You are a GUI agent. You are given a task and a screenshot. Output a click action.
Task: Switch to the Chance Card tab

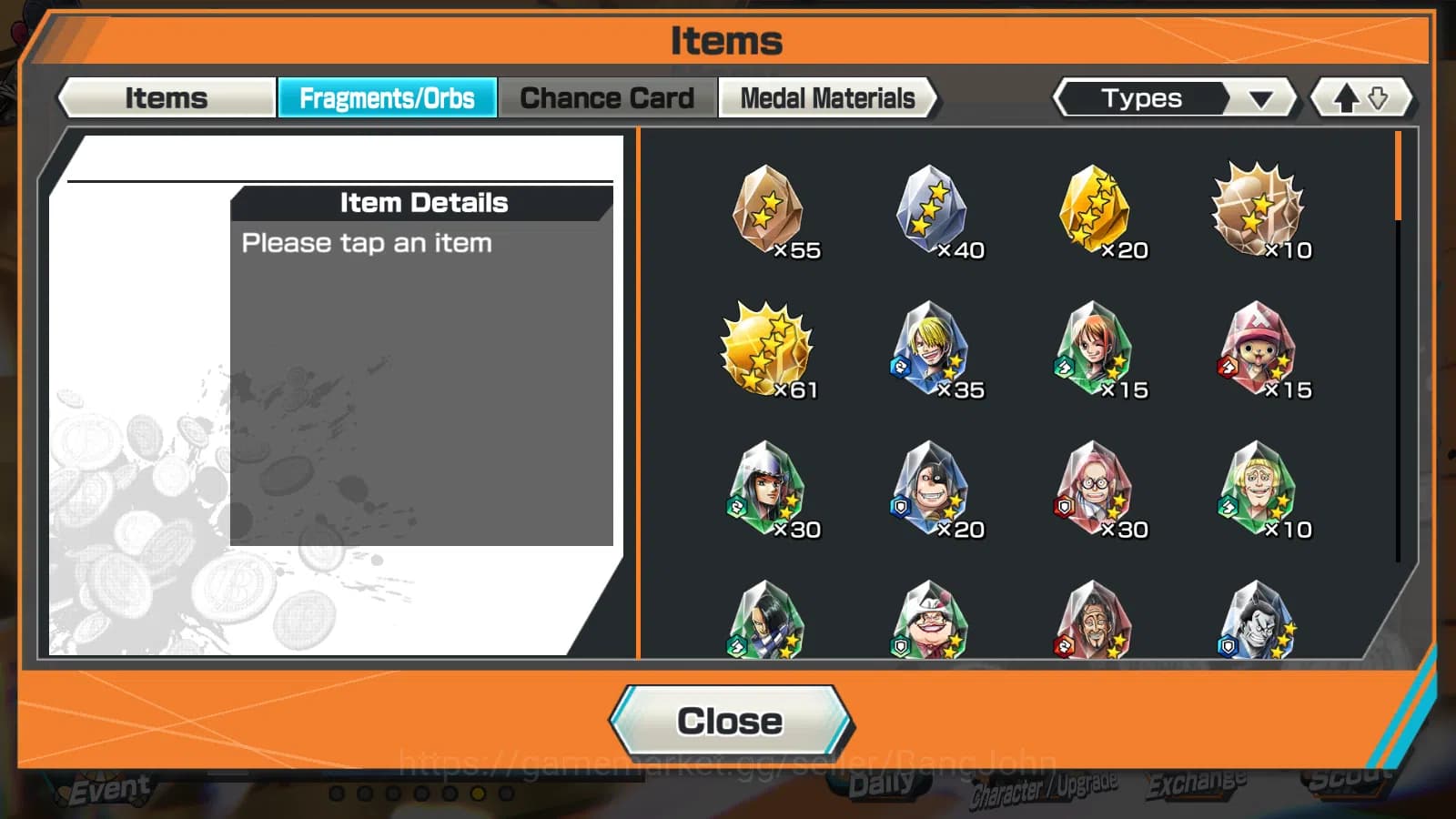606,97
